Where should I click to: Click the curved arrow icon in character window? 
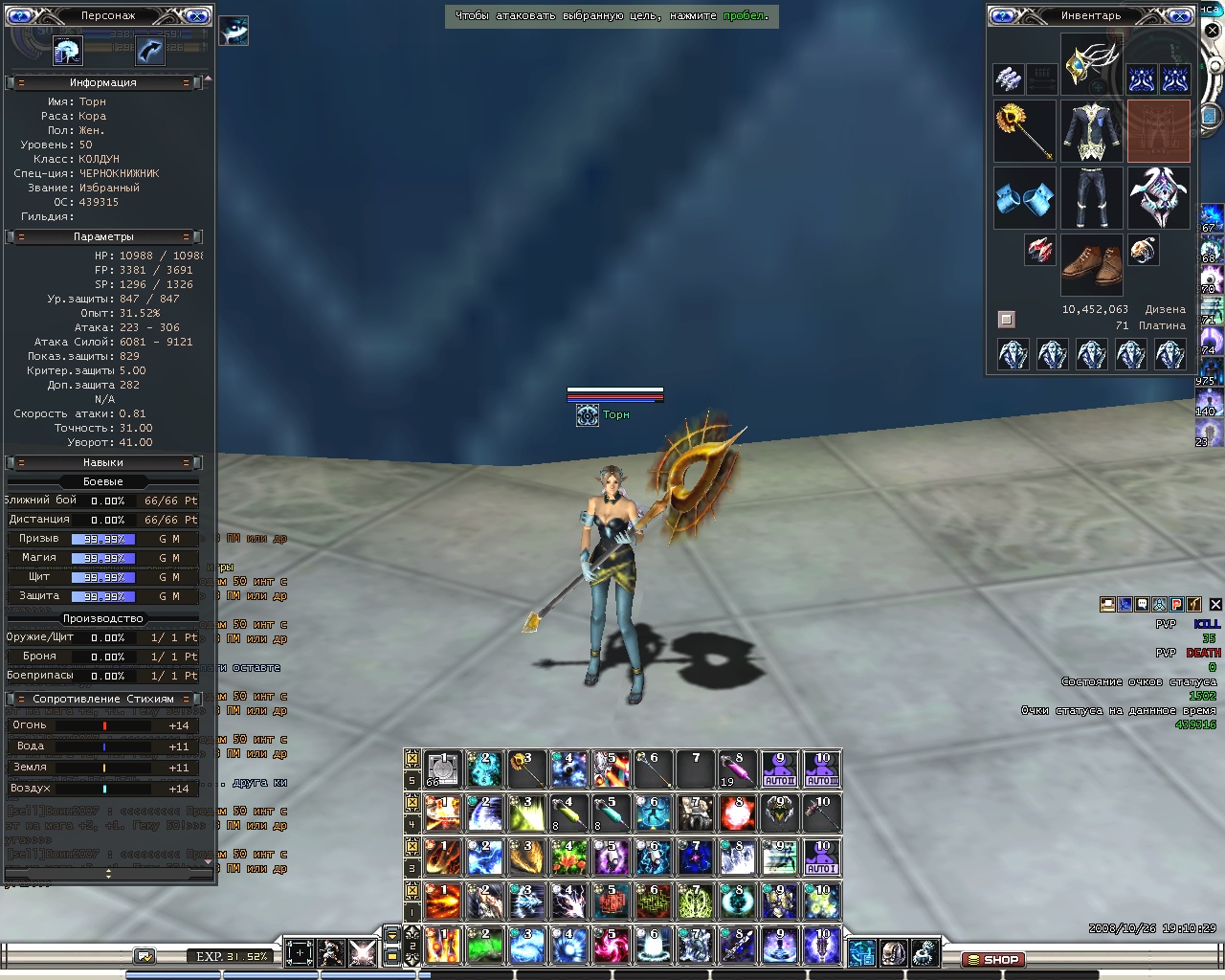coord(149,50)
